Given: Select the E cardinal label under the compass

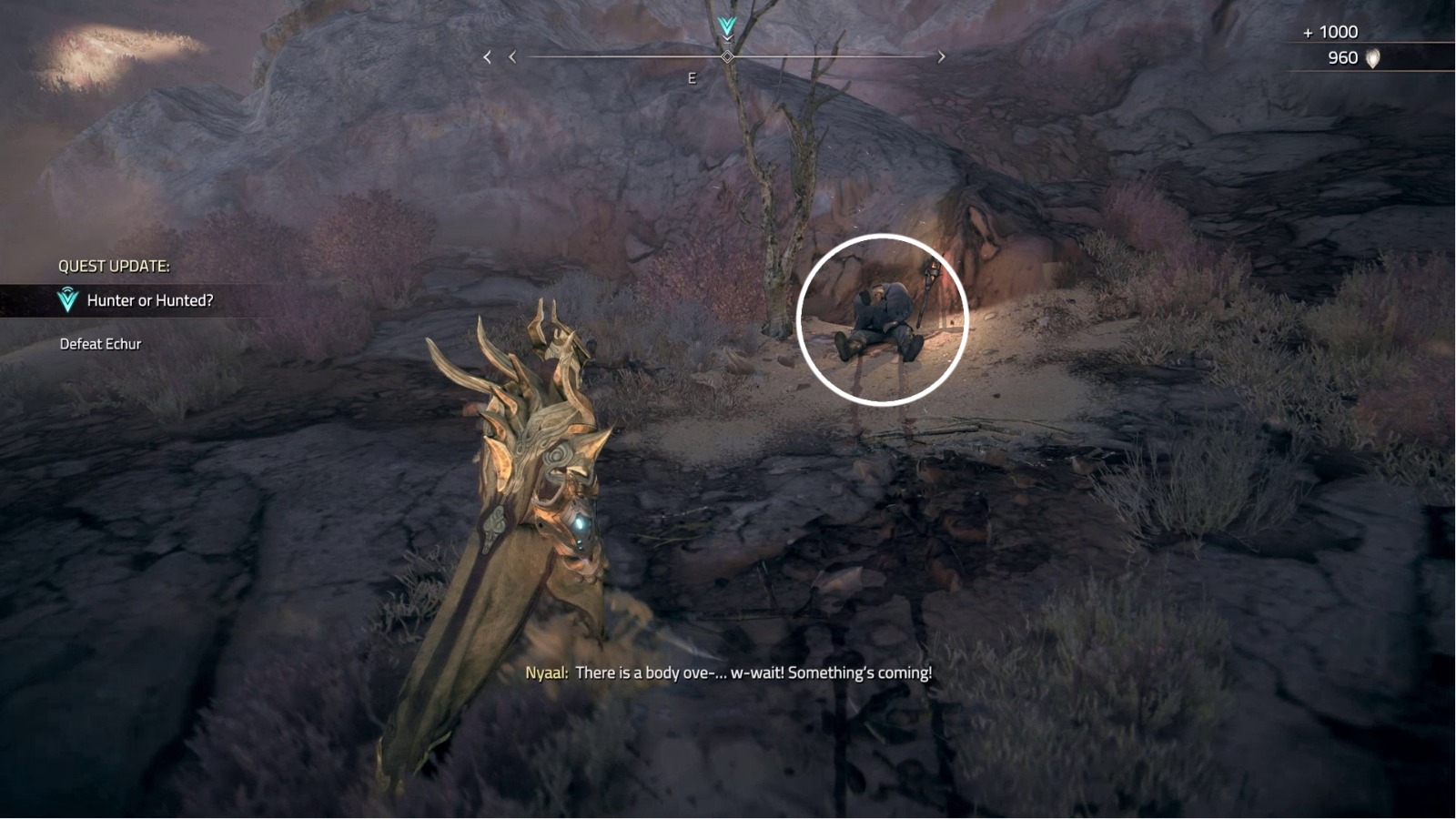Looking at the screenshot, I should [692, 78].
